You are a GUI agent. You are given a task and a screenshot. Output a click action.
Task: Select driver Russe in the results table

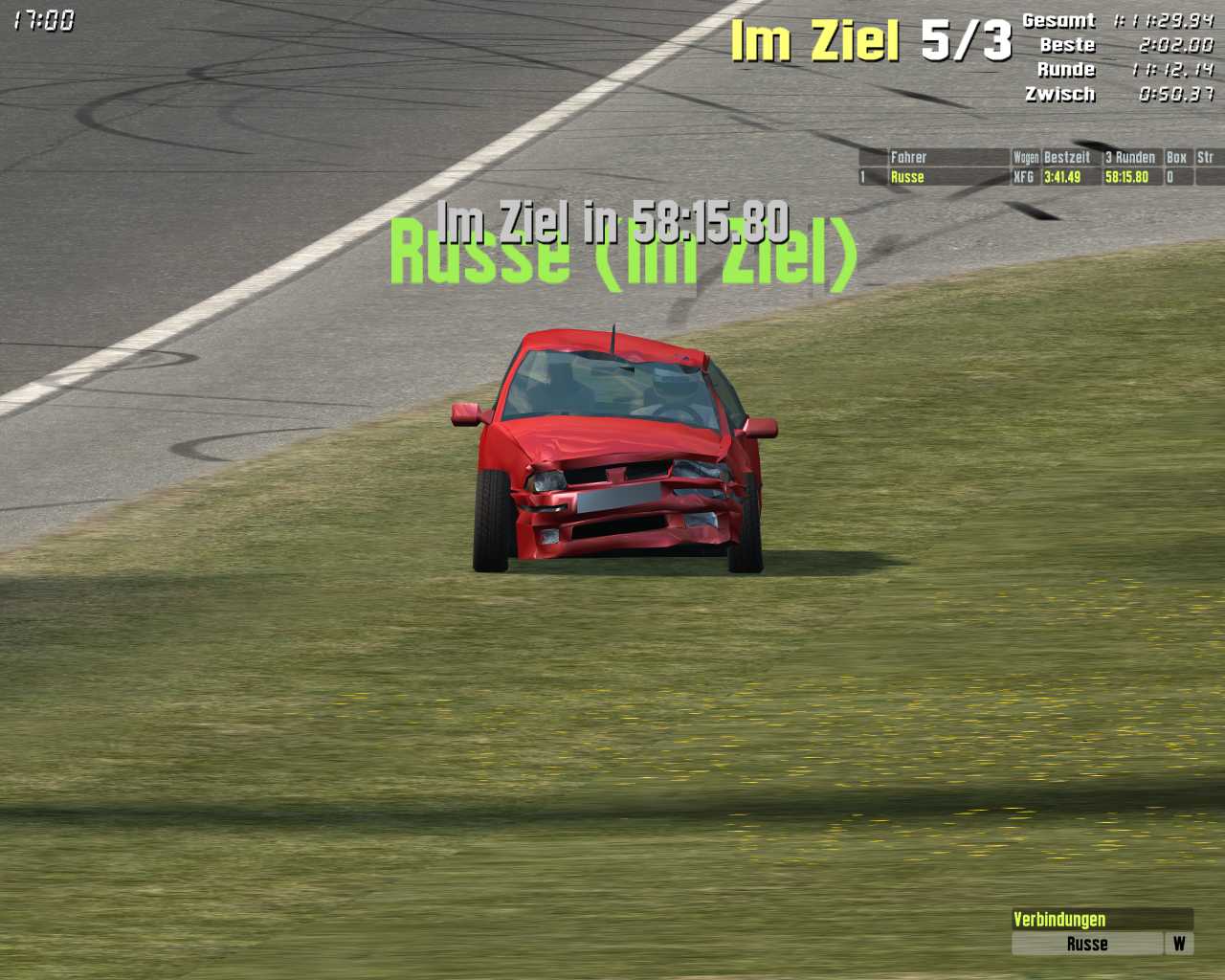(x=947, y=177)
